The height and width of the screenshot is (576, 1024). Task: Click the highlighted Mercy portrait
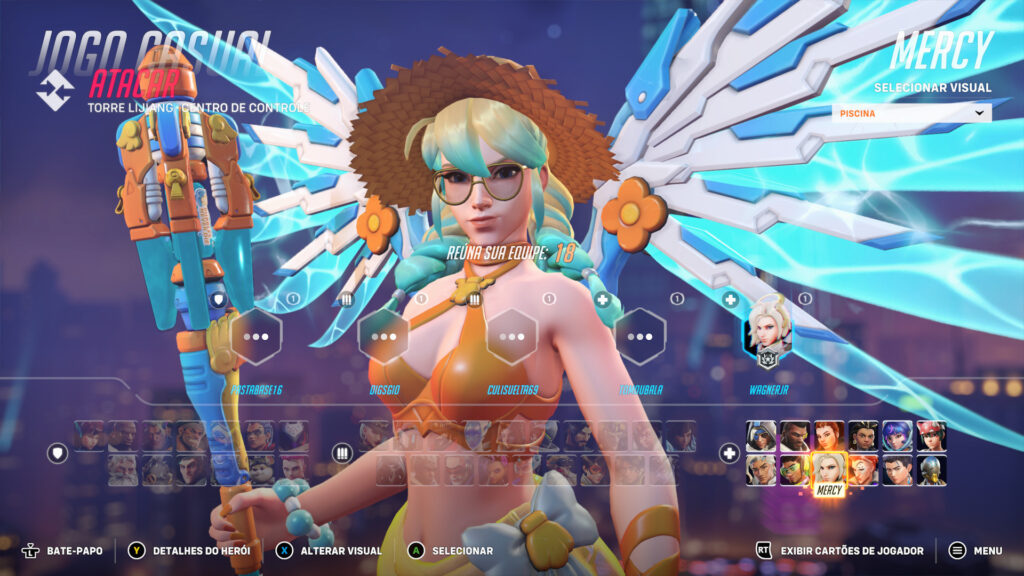tap(829, 469)
